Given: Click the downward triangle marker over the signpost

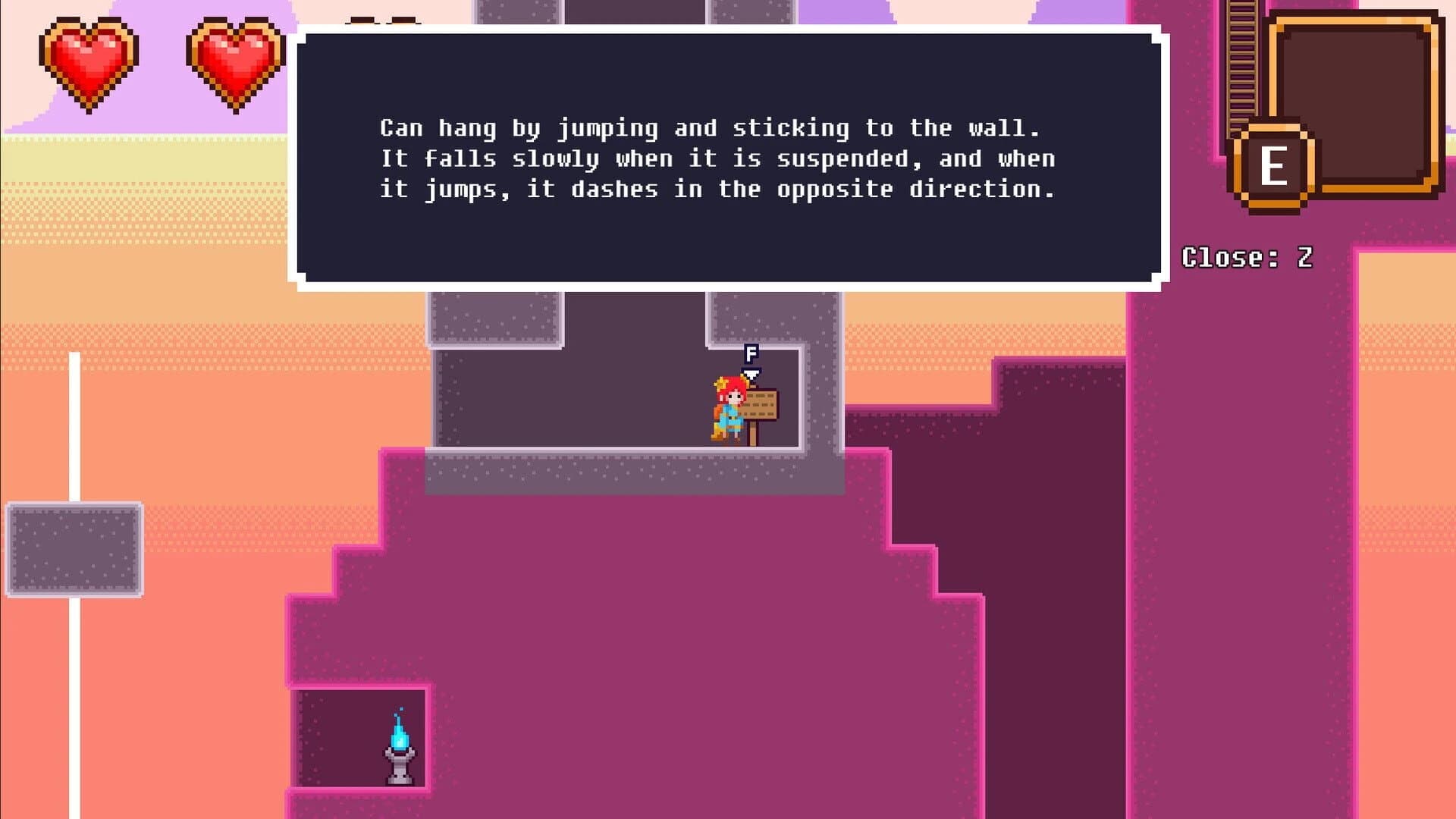Looking at the screenshot, I should [x=751, y=373].
